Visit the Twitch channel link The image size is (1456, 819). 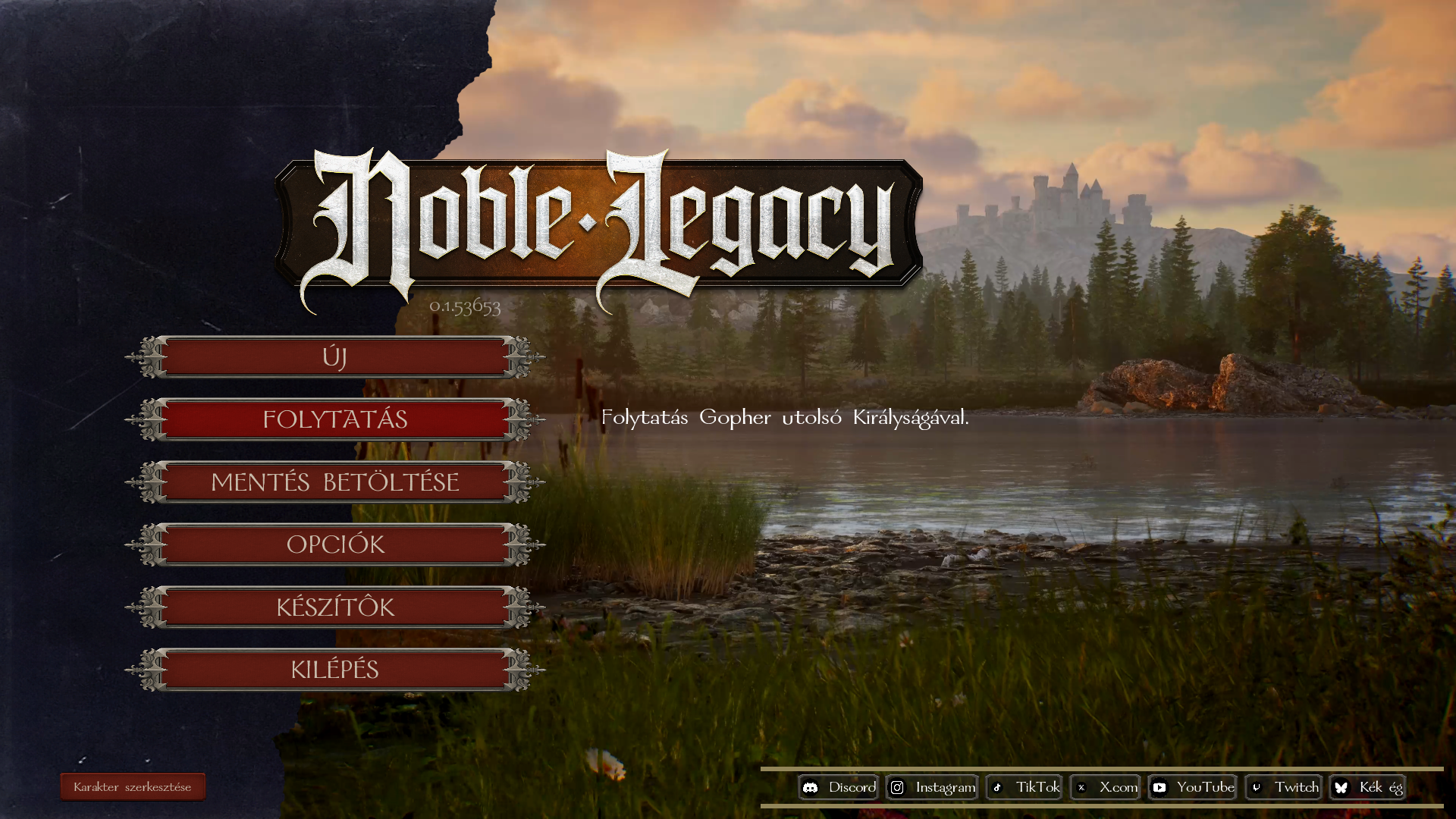coord(1284,787)
